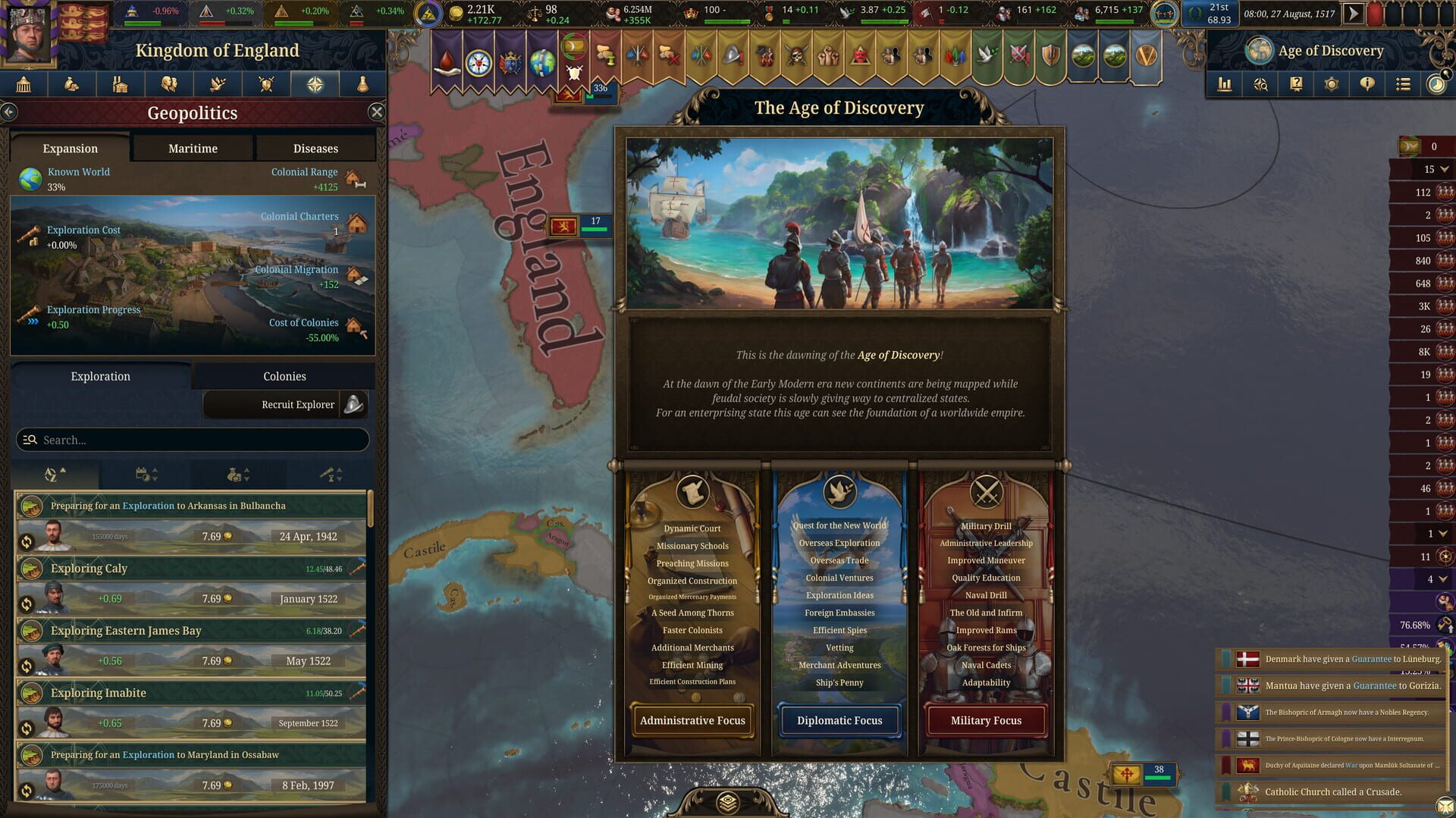Open the Diplomacy panel via dove icon
The image size is (1456, 818).
coord(218,84)
